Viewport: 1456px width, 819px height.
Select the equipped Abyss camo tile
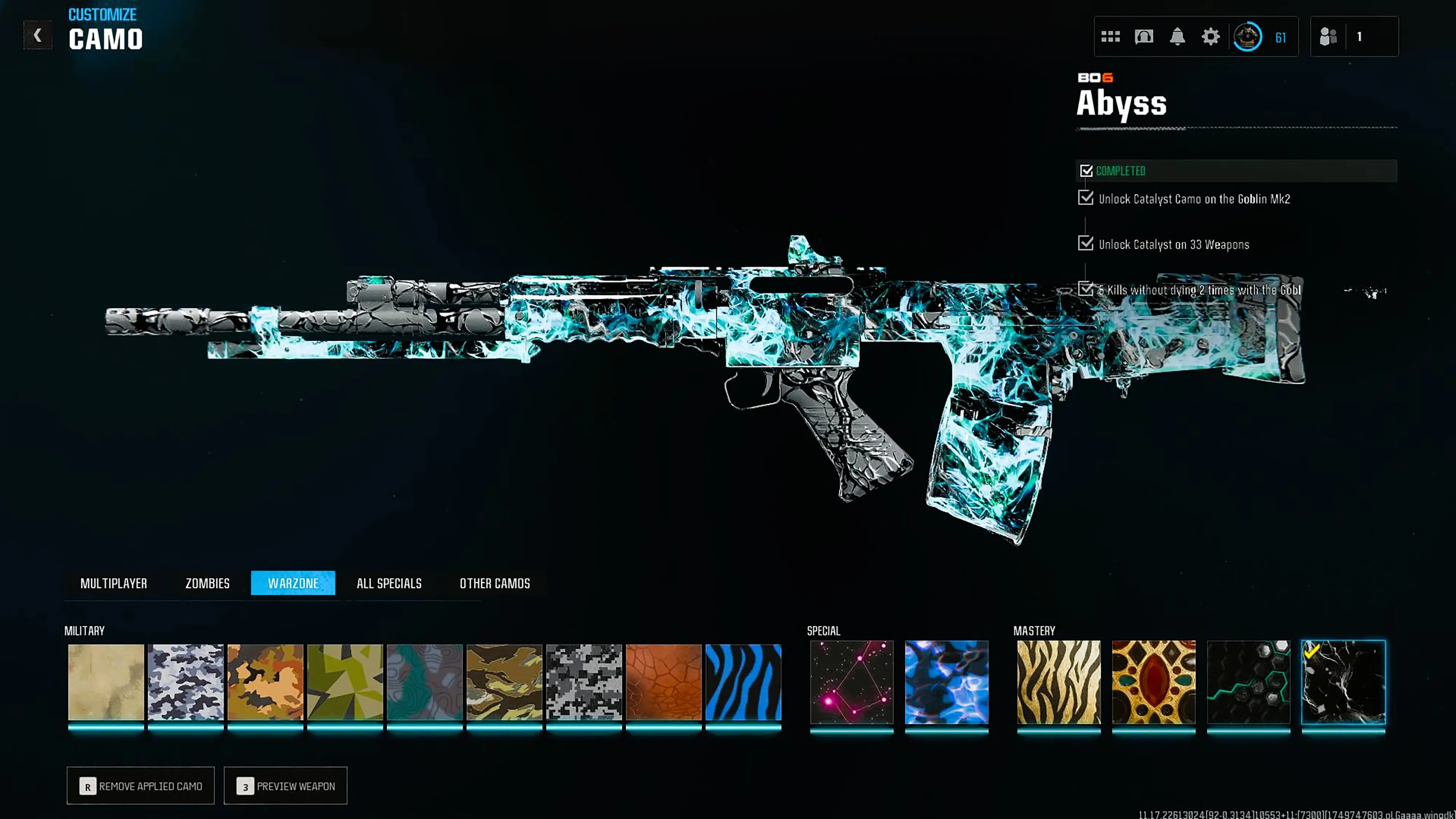click(x=1344, y=682)
